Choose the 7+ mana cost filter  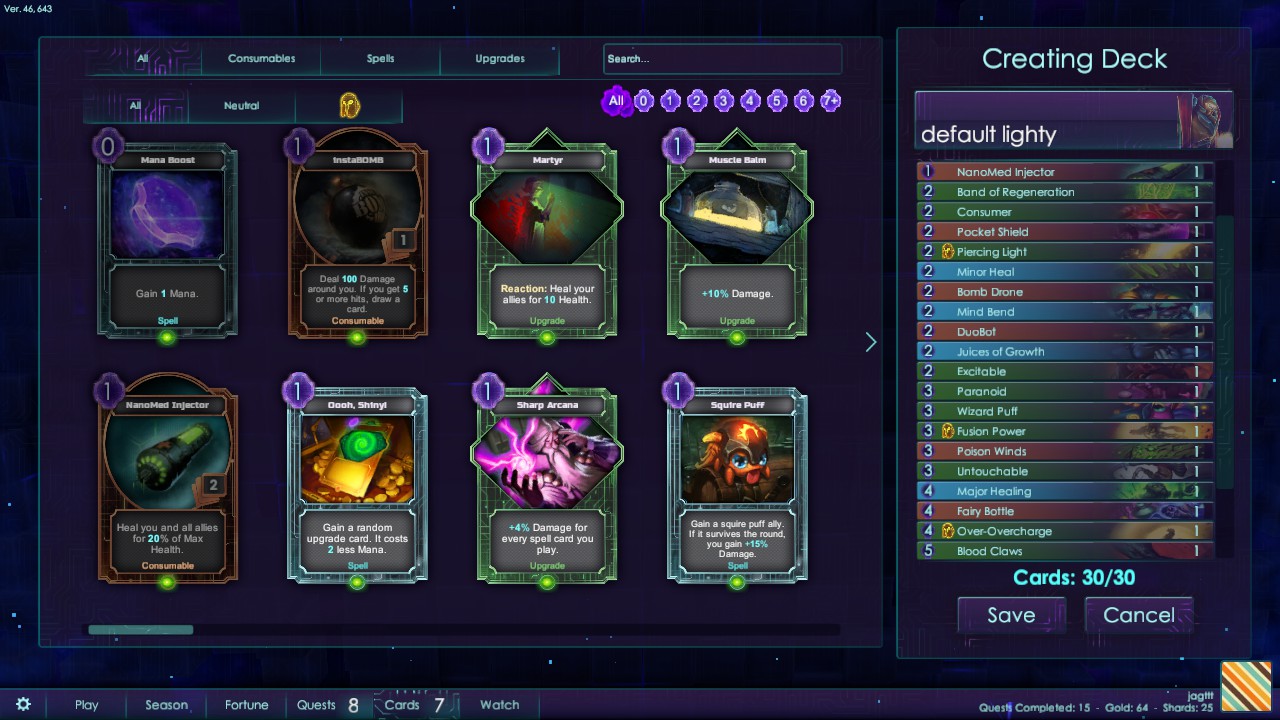pos(830,101)
